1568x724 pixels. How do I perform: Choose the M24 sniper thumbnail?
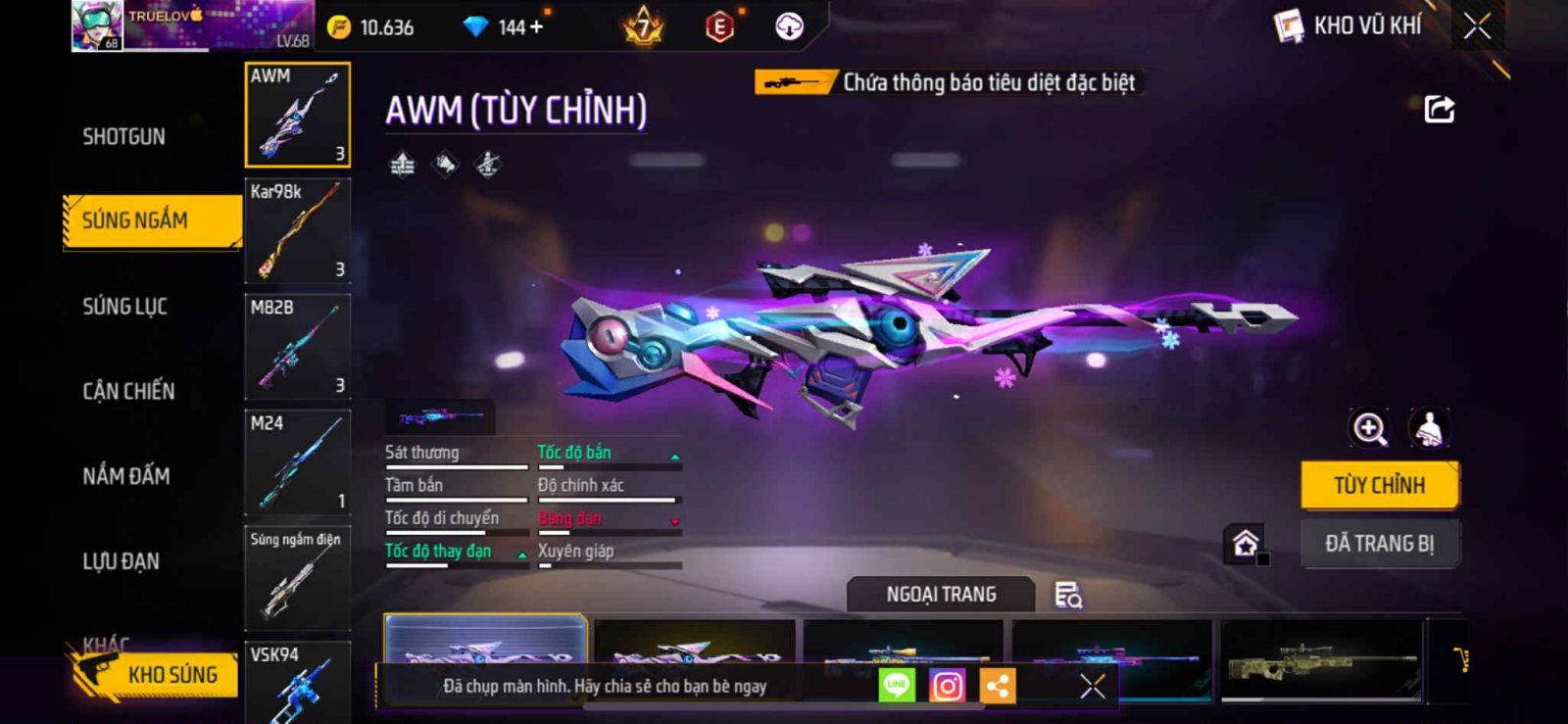[x=297, y=461]
